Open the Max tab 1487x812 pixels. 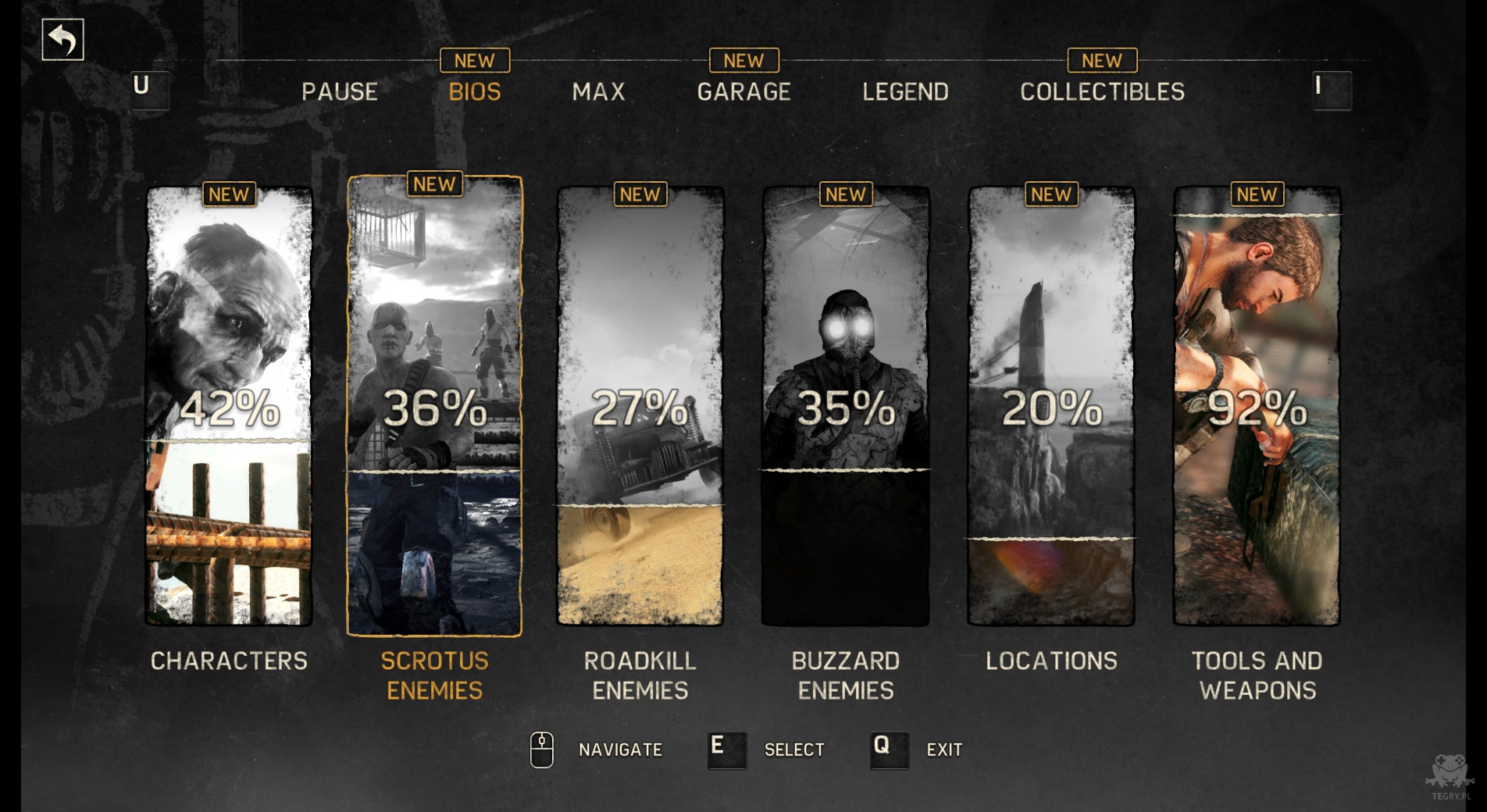click(598, 92)
